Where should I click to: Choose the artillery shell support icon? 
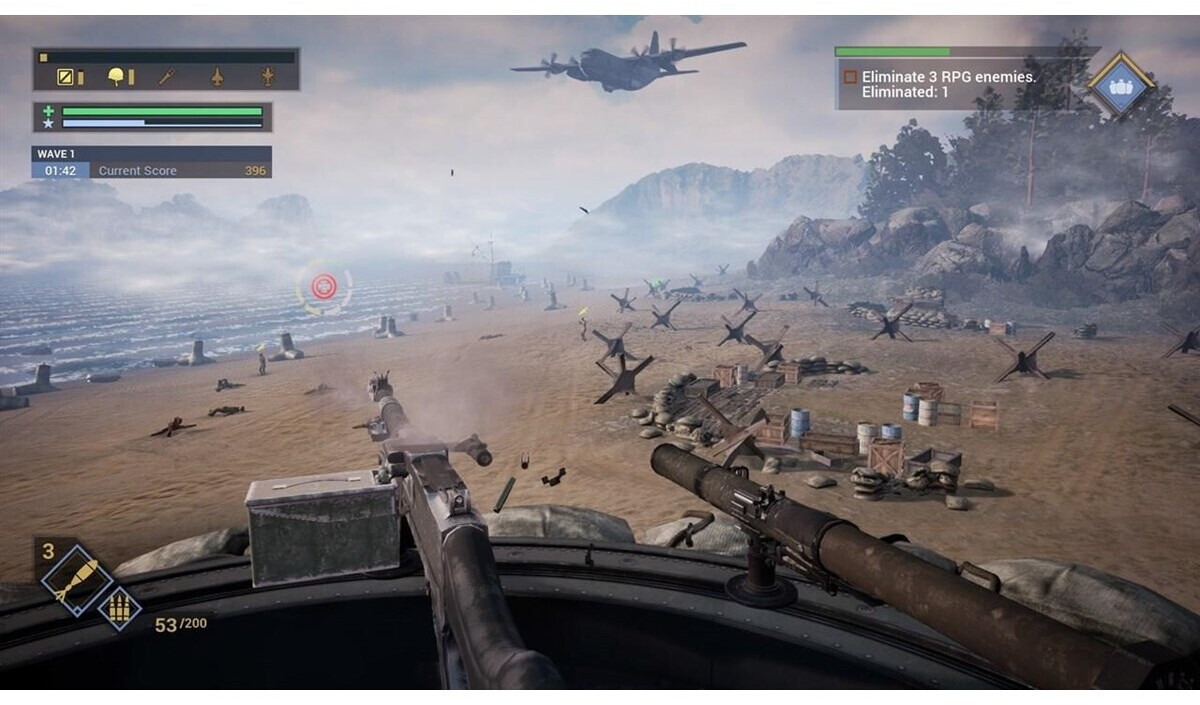coord(167,77)
